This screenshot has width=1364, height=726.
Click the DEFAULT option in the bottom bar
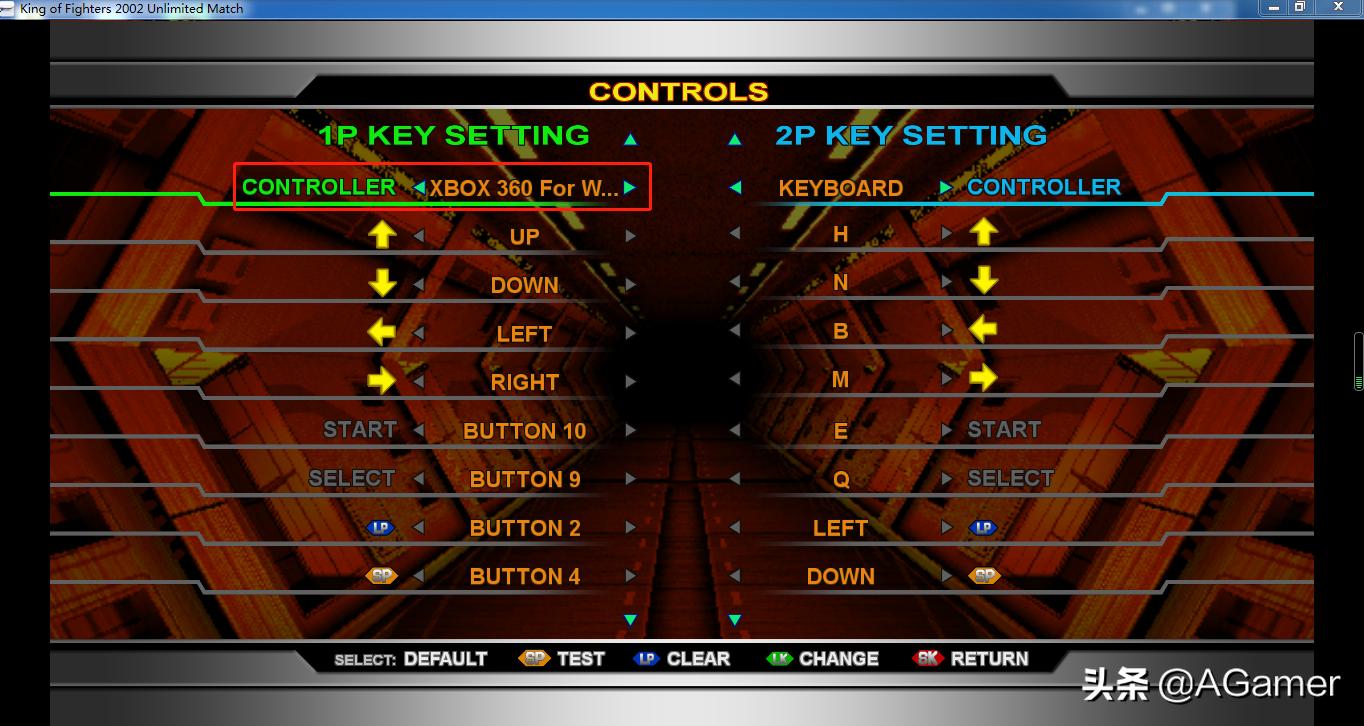[x=444, y=658]
